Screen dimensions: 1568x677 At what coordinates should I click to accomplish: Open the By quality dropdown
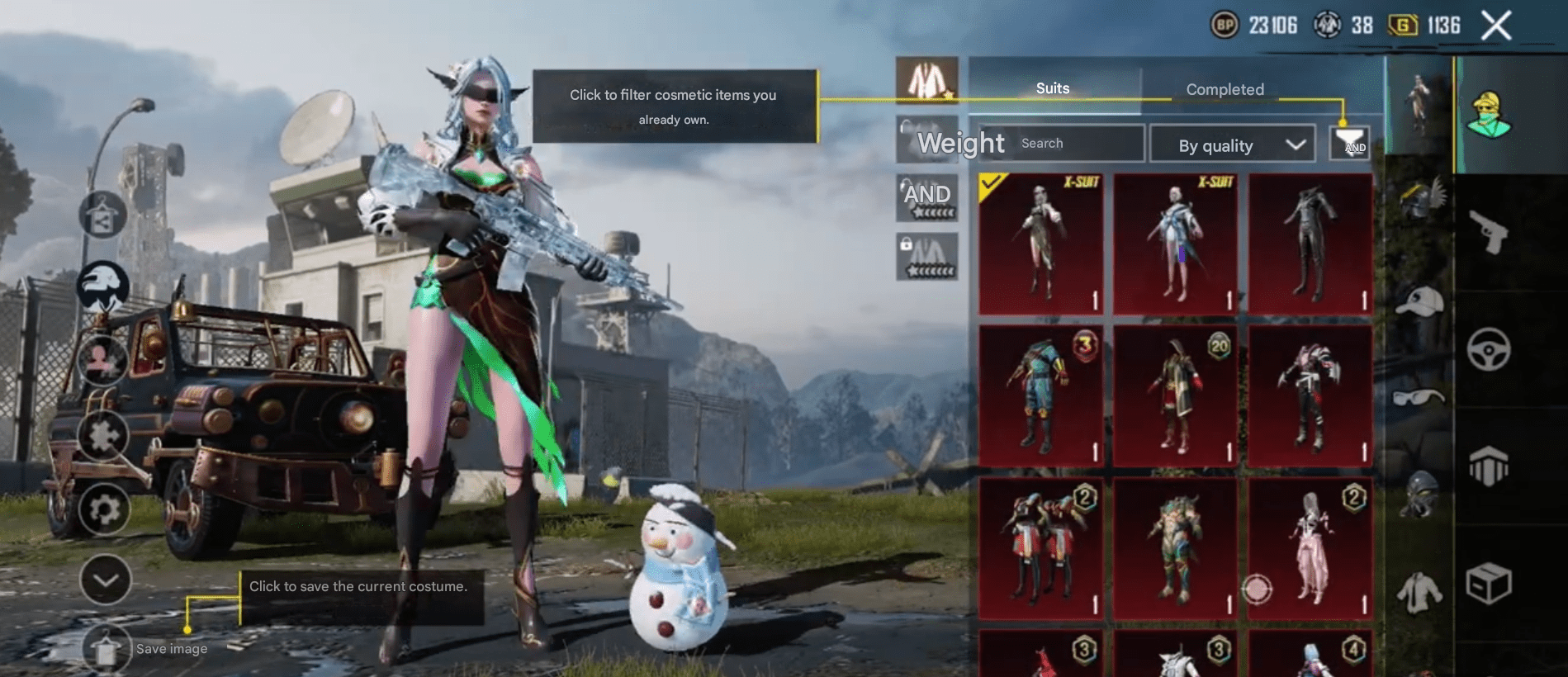[x=1232, y=144]
